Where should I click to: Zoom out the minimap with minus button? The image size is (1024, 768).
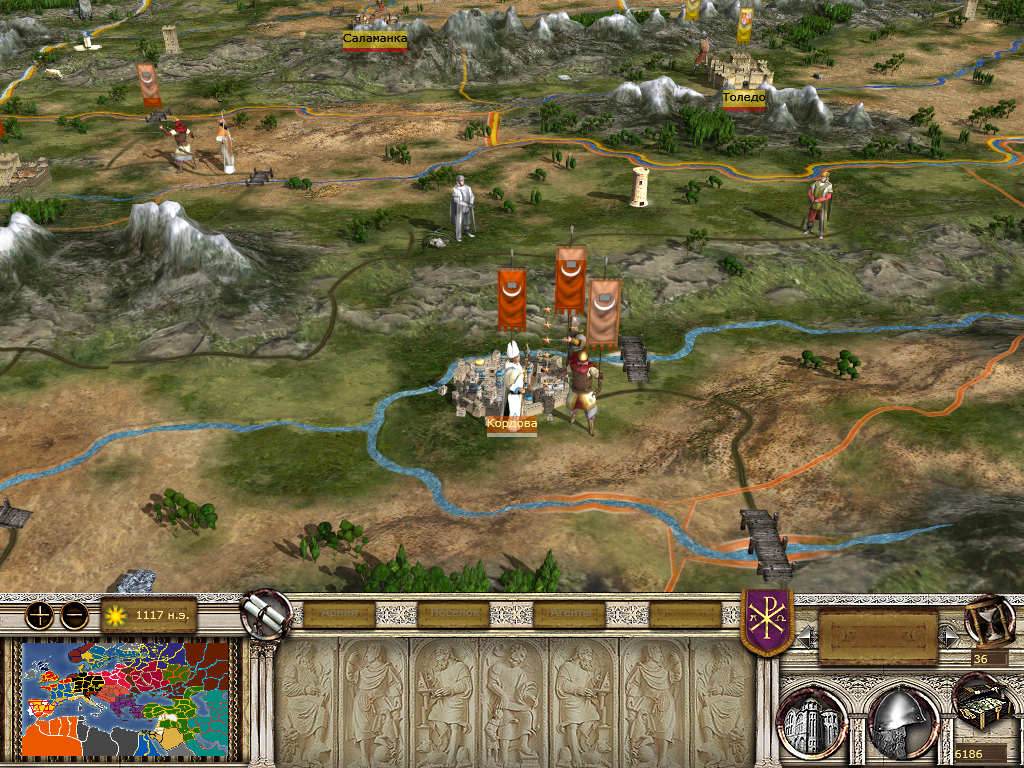click(x=74, y=616)
